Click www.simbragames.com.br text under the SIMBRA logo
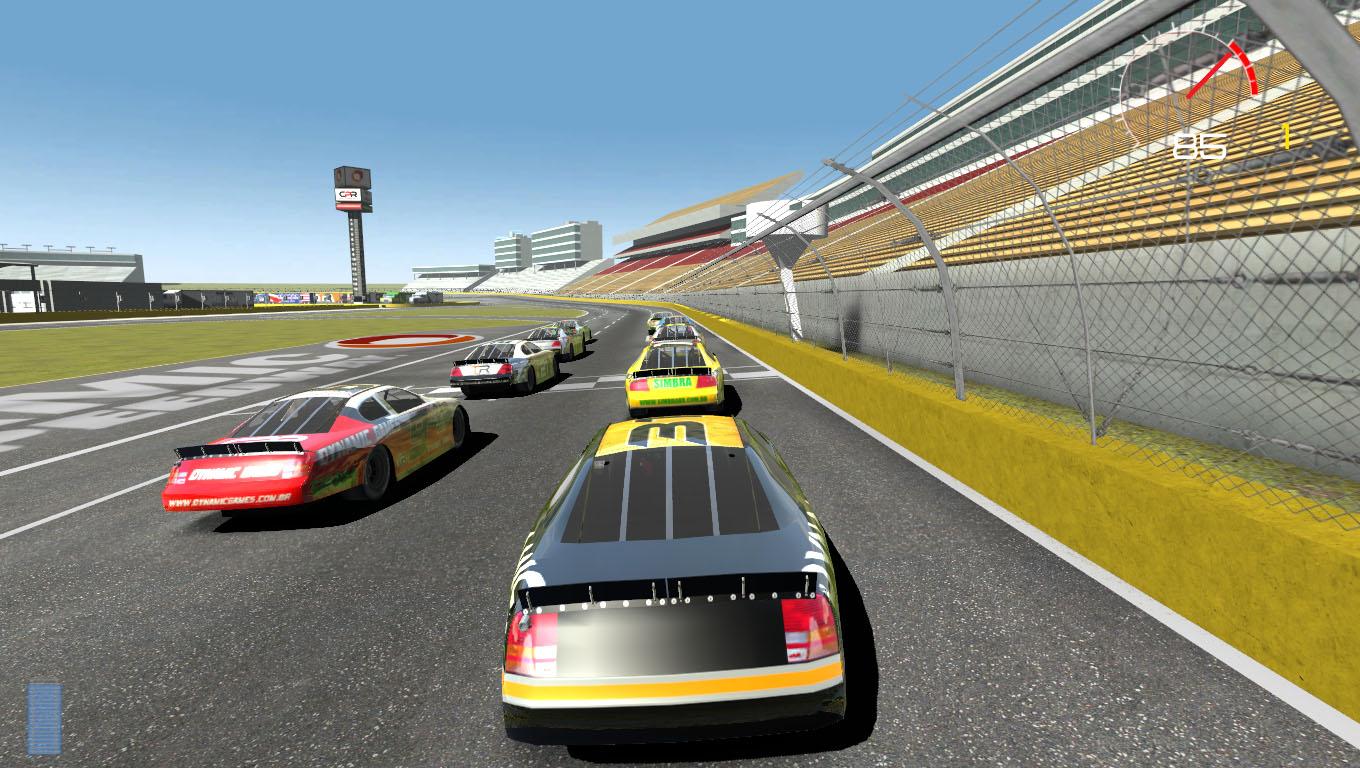 pyautogui.click(x=671, y=400)
